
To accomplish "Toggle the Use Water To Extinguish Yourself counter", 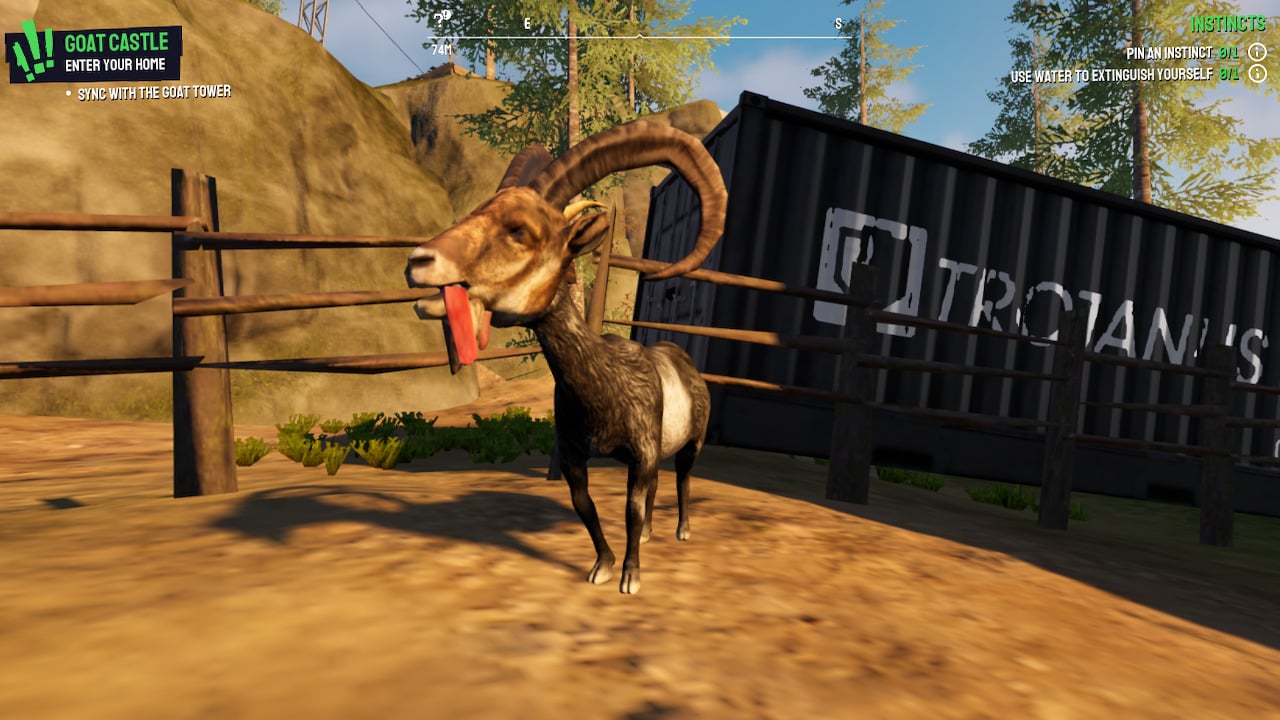I will [x=1227, y=72].
